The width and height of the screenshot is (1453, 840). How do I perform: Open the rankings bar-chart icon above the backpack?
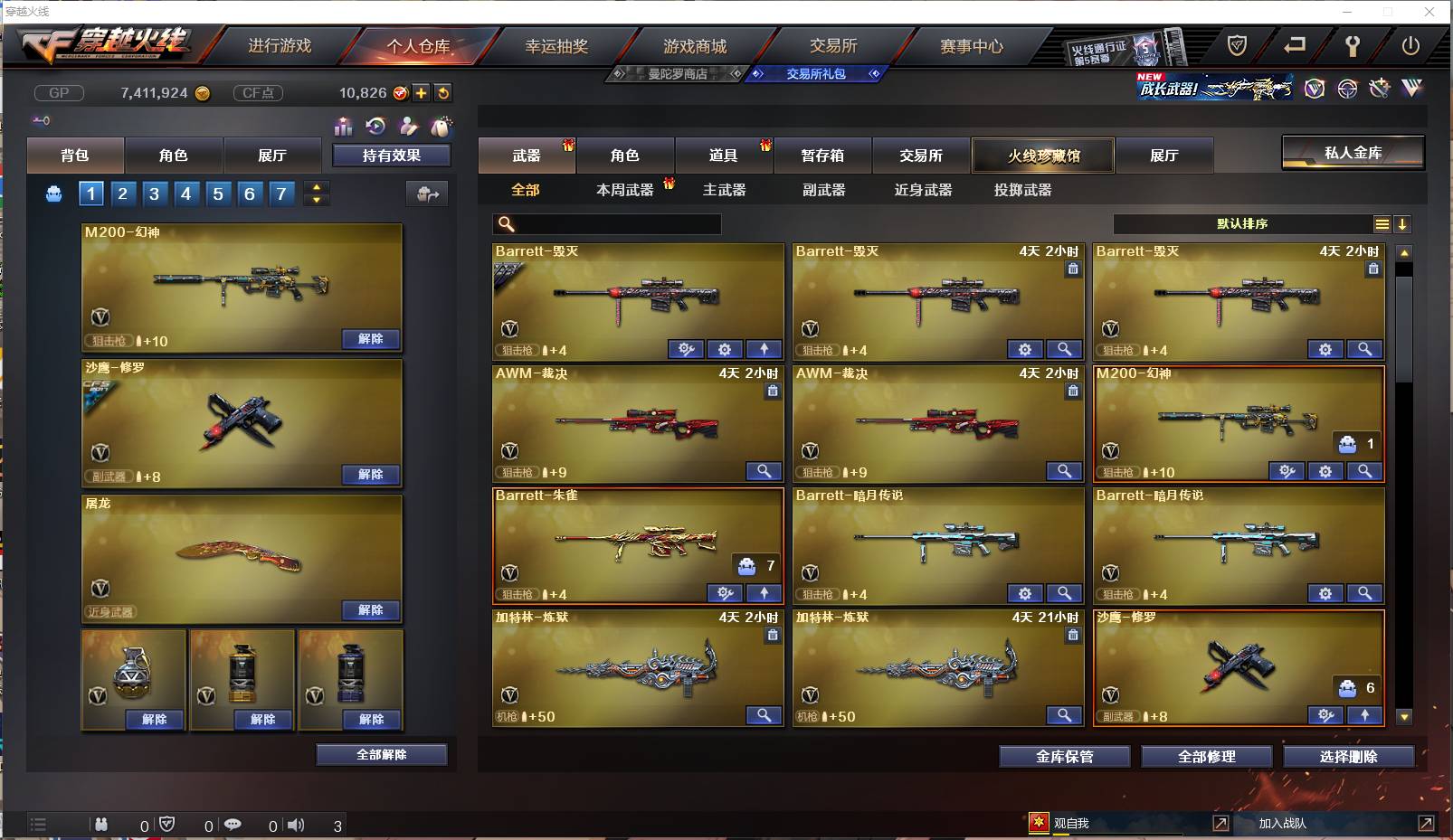(344, 127)
